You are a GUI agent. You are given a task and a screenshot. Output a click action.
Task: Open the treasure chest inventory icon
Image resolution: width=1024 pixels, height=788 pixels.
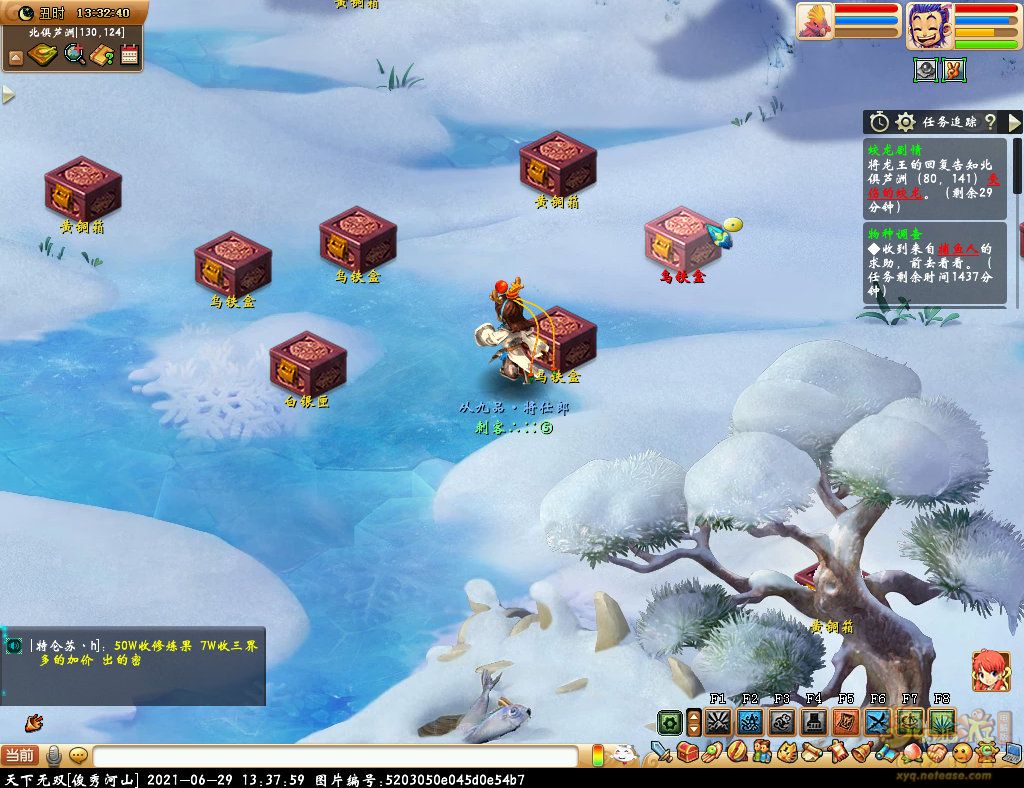(x=687, y=752)
